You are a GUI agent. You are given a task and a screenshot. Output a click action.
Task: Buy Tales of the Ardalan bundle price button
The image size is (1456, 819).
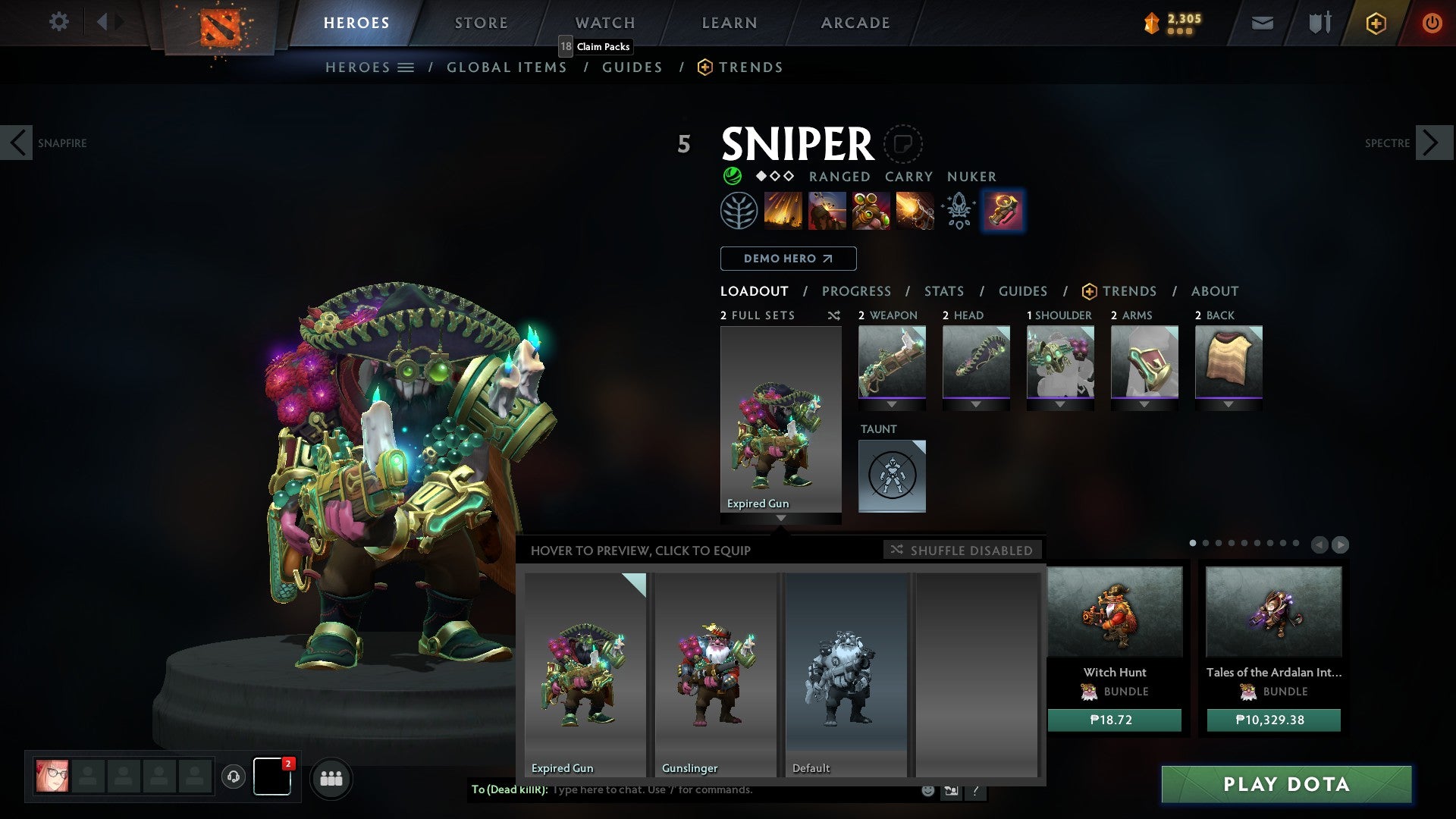(x=1273, y=720)
